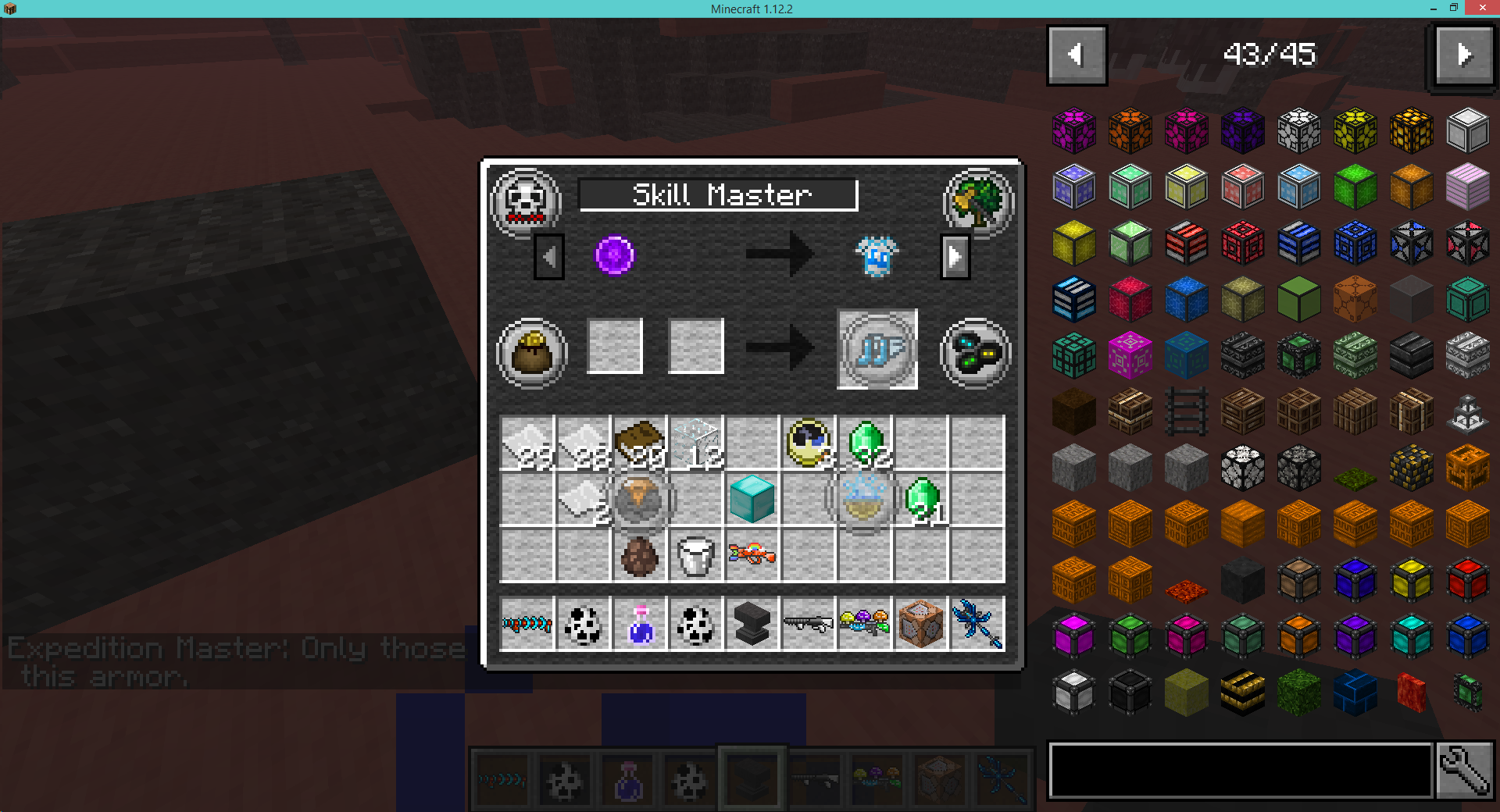The height and width of the screenshot is (812, 1500).
Task: Click the frost armor trade result item
Action: click(877, 255)
